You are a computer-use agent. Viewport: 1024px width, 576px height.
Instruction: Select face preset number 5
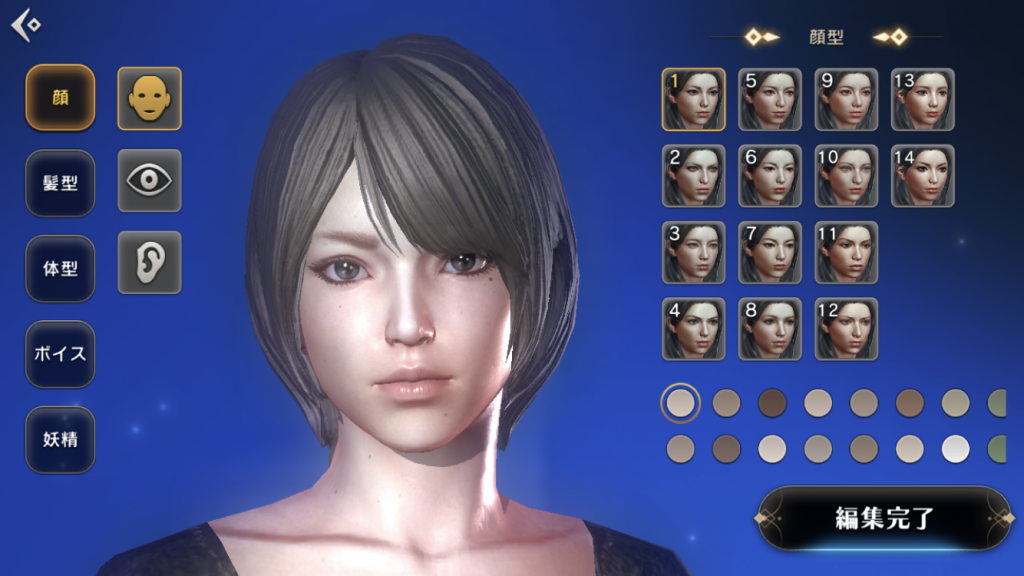coord(770,99)
